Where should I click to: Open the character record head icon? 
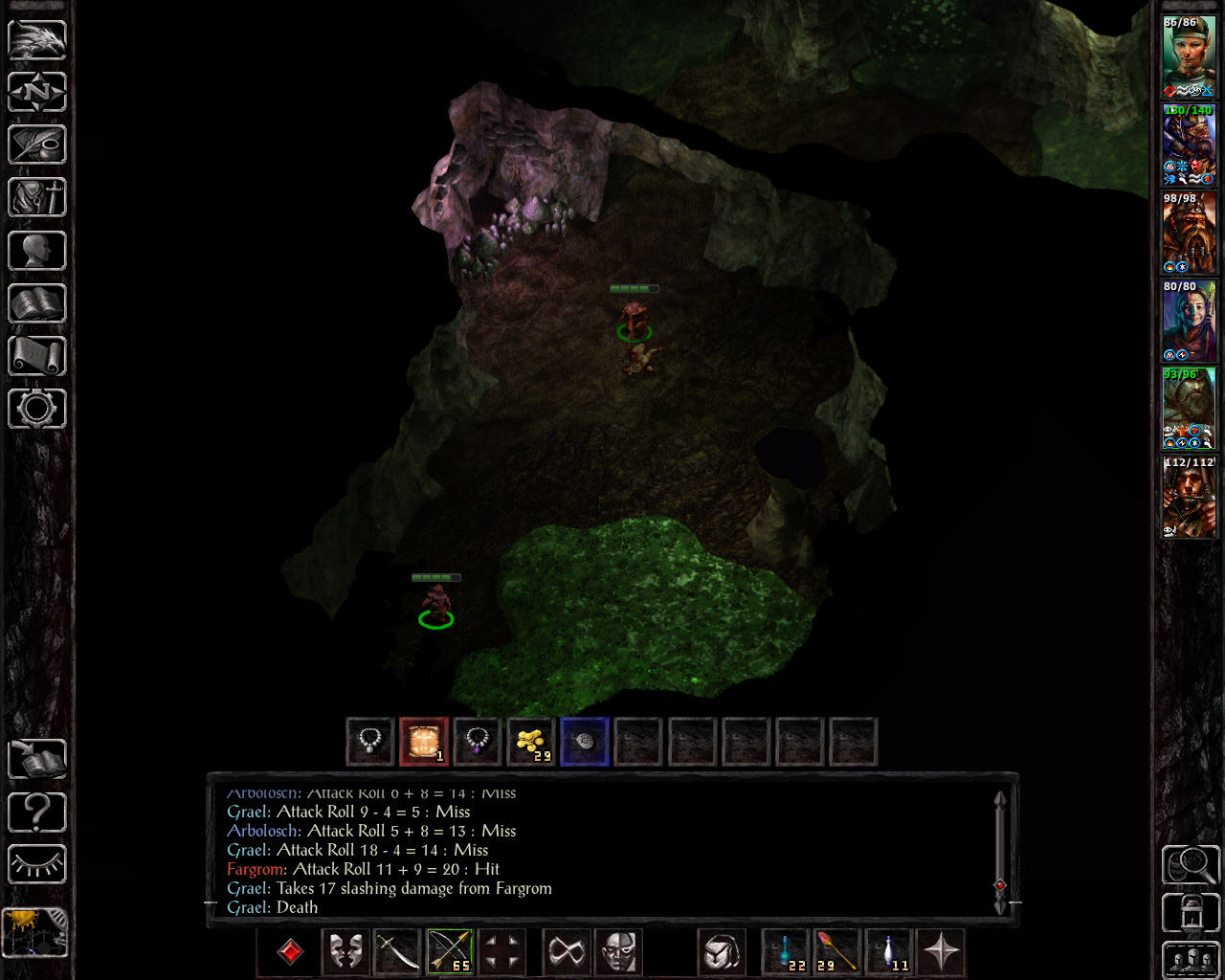(37, 251)
